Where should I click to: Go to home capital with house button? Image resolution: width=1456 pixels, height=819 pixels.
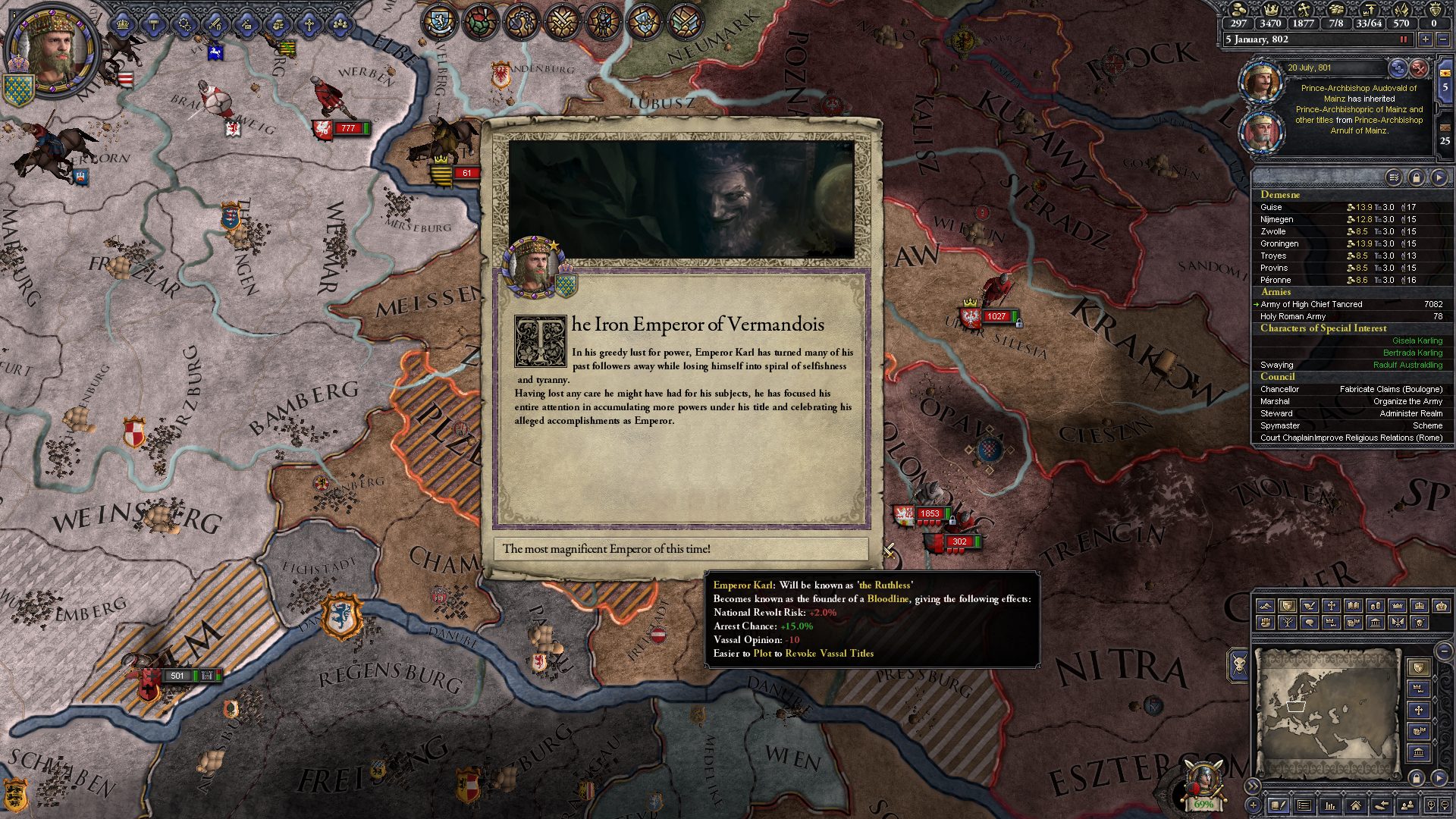point(1355,805)
